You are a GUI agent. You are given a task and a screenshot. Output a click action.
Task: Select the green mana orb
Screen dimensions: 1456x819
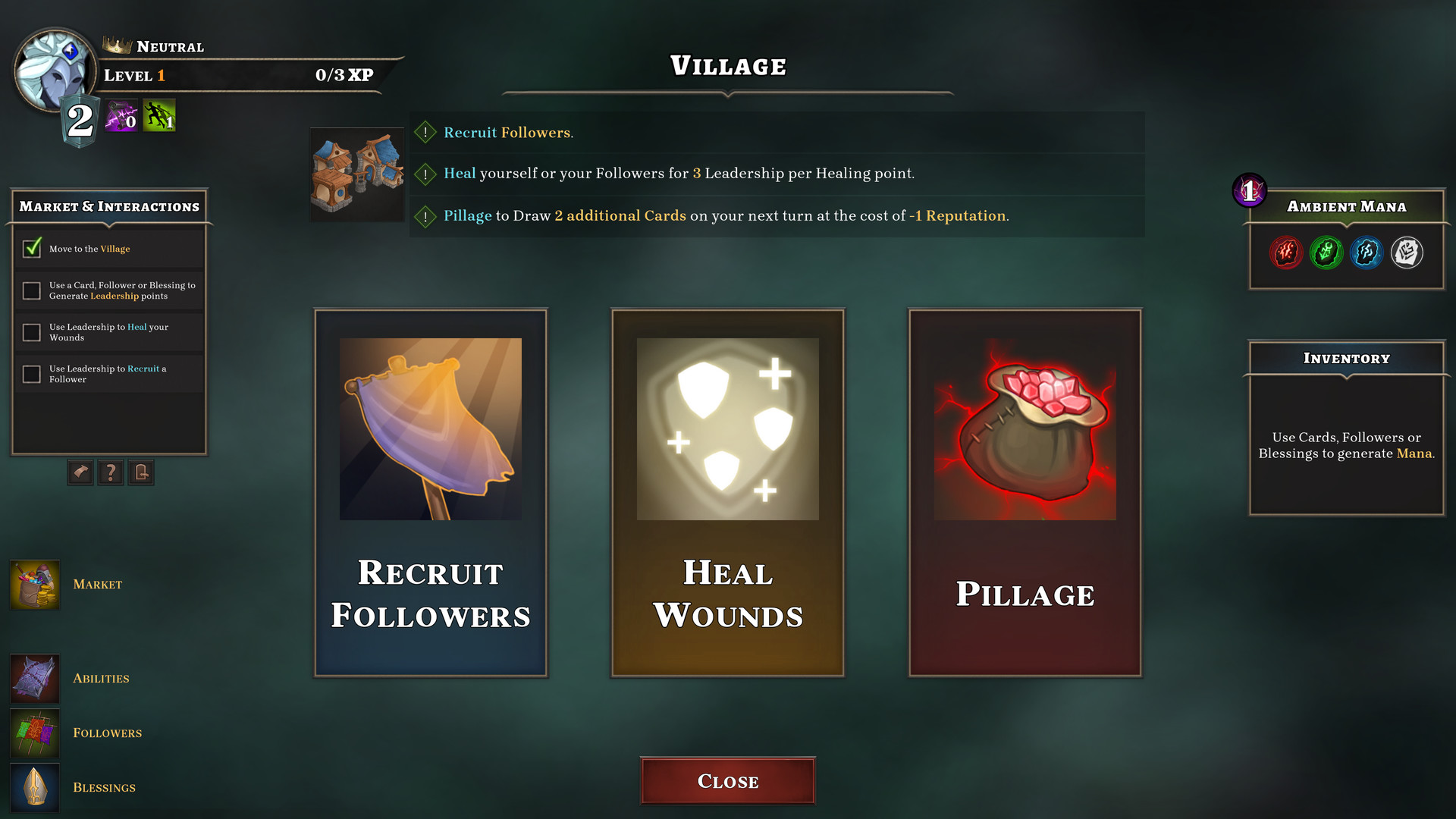click(1326, 253)
